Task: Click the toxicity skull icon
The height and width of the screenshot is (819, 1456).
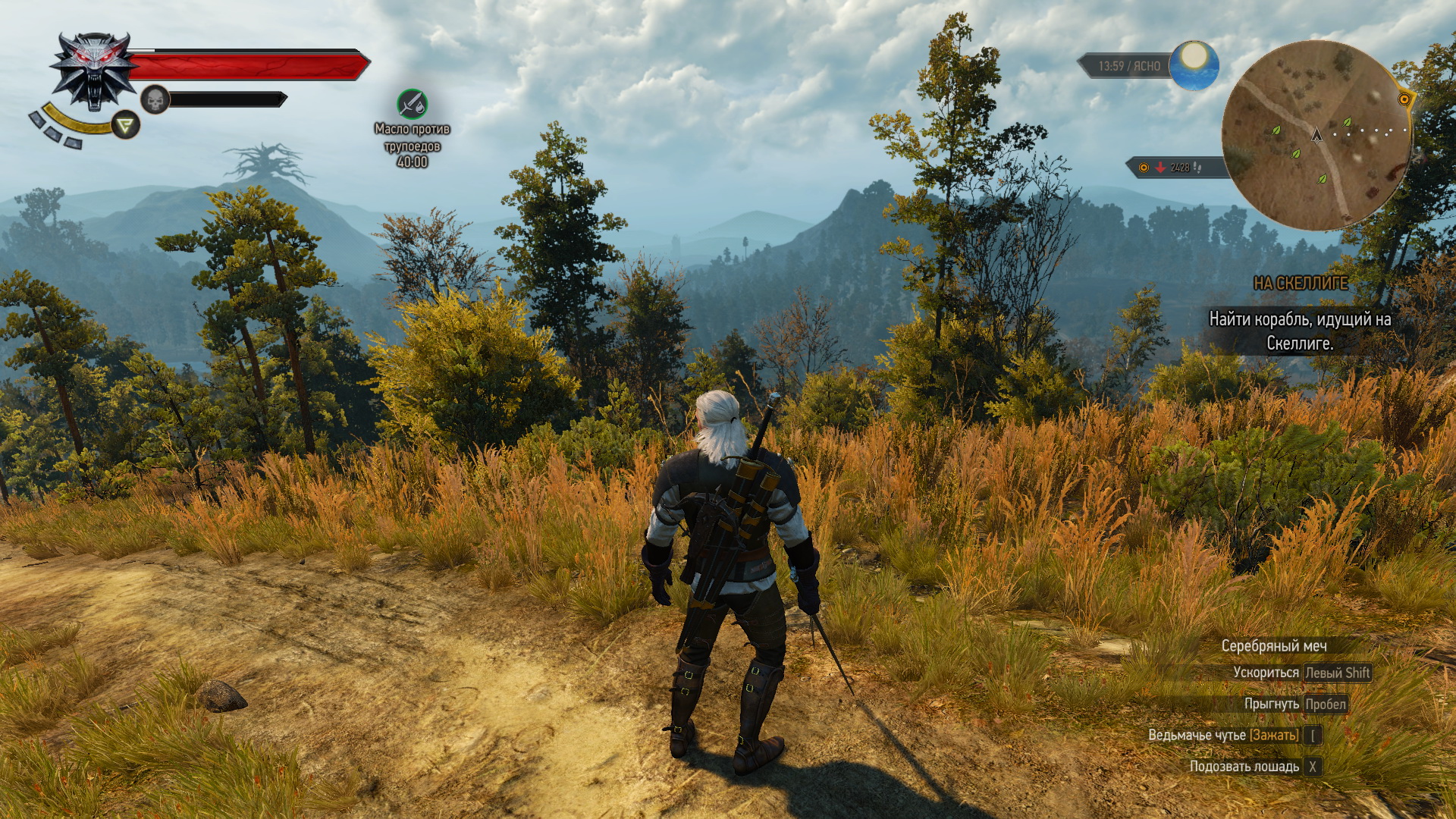Action: click(x=155, y=99)
